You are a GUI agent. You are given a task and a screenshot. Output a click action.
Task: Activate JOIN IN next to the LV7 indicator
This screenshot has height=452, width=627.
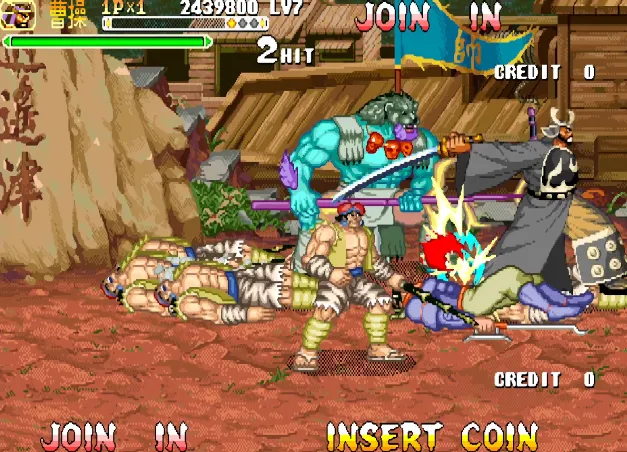pos(428,16)
